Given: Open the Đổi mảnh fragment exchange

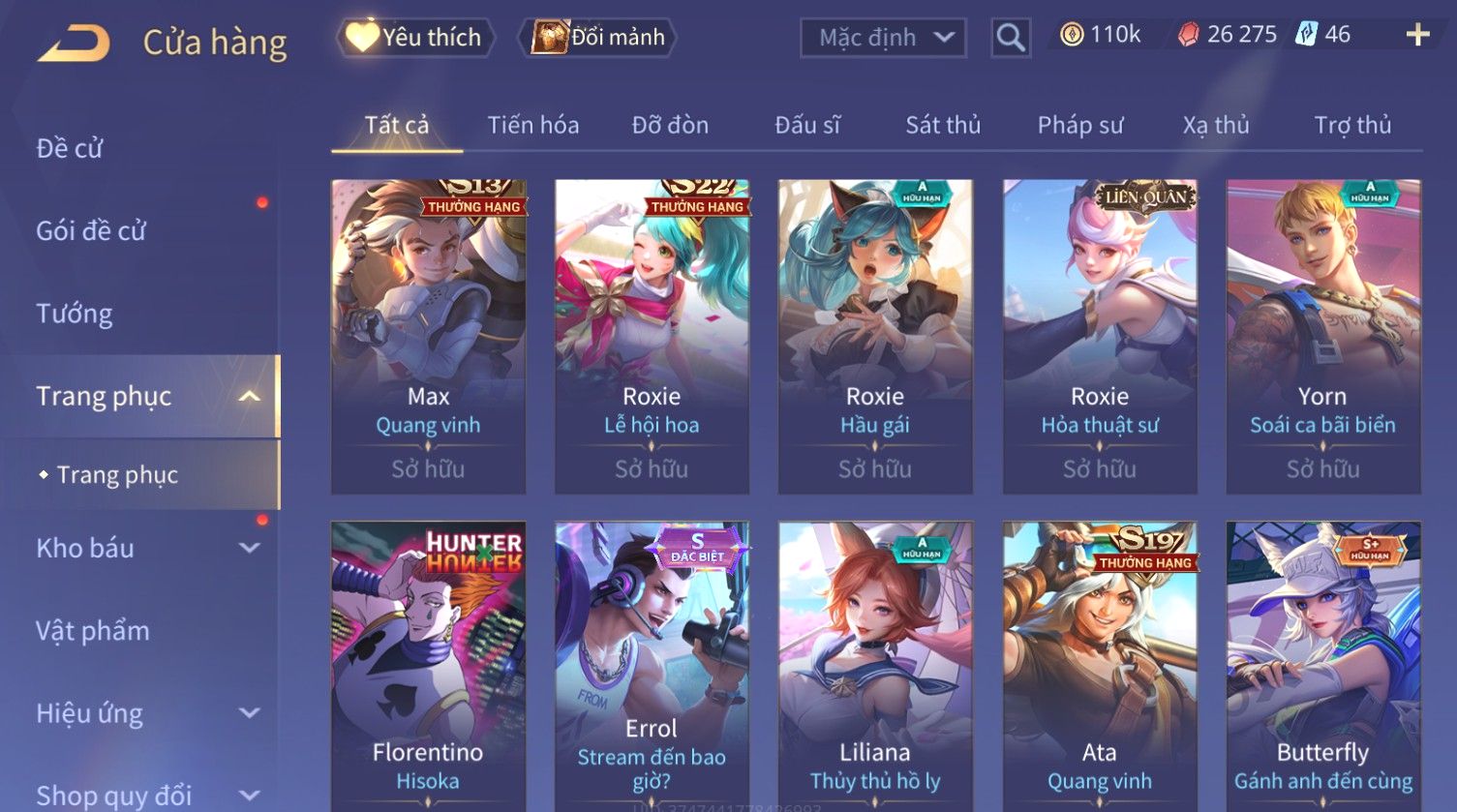Looking at the screenshot, I should pyautogui.click(x=599, y=38).
